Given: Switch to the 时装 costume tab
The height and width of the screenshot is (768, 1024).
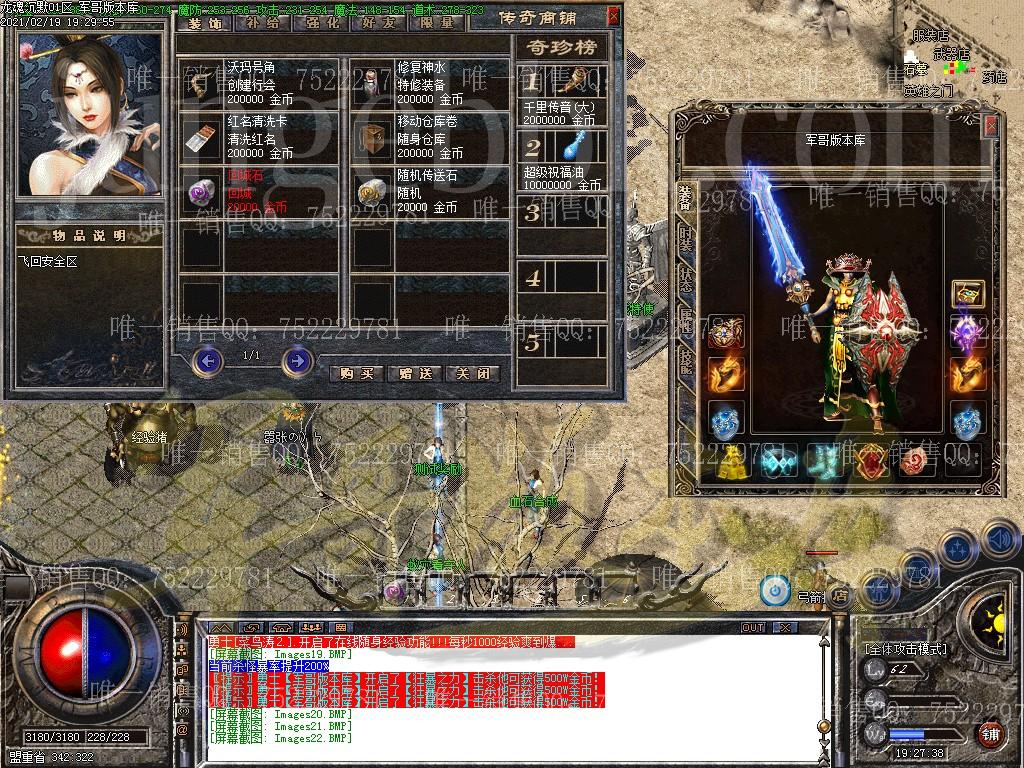Looking at the screenshot, I should 685,238.
